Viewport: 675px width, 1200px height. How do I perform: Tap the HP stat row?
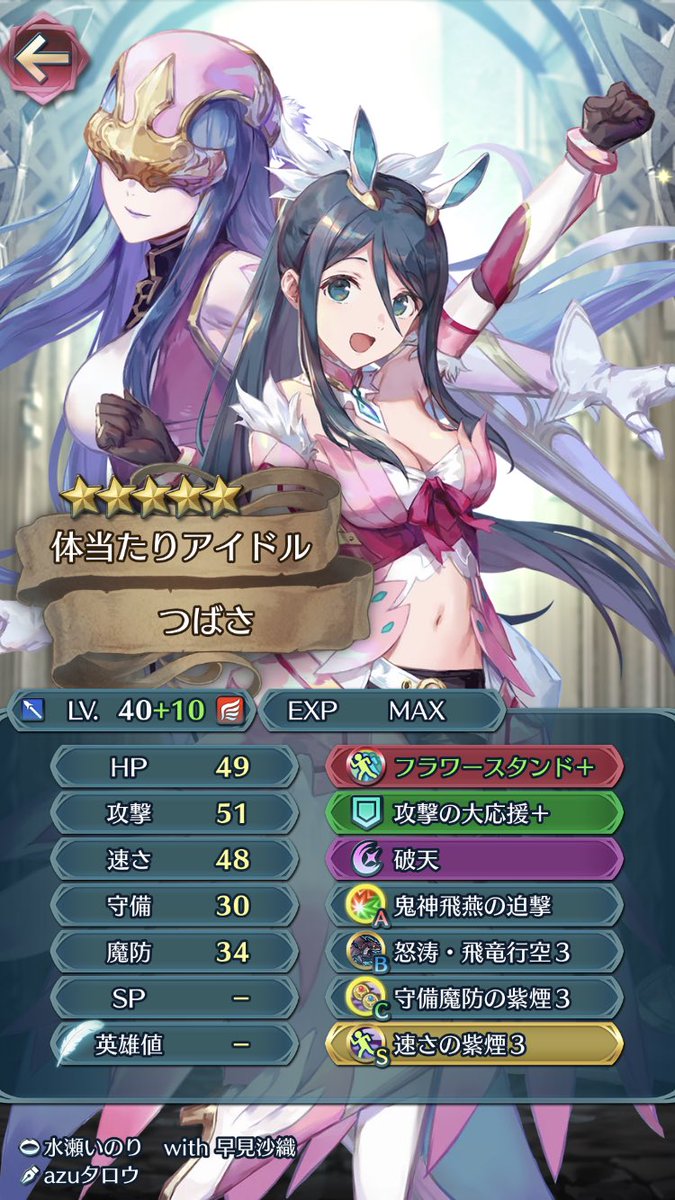176,767
